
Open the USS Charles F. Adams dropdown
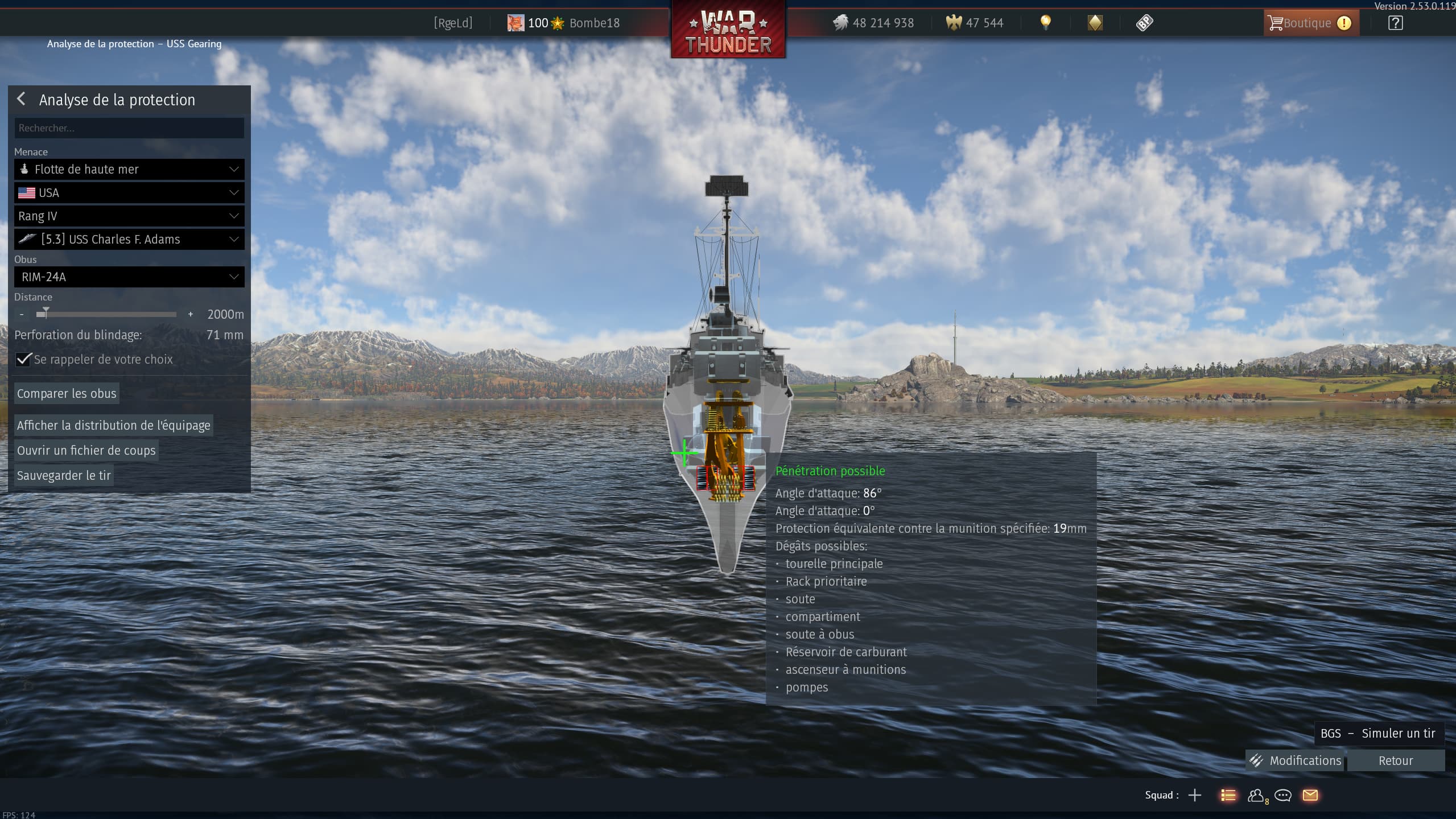(x=129, y=240)
